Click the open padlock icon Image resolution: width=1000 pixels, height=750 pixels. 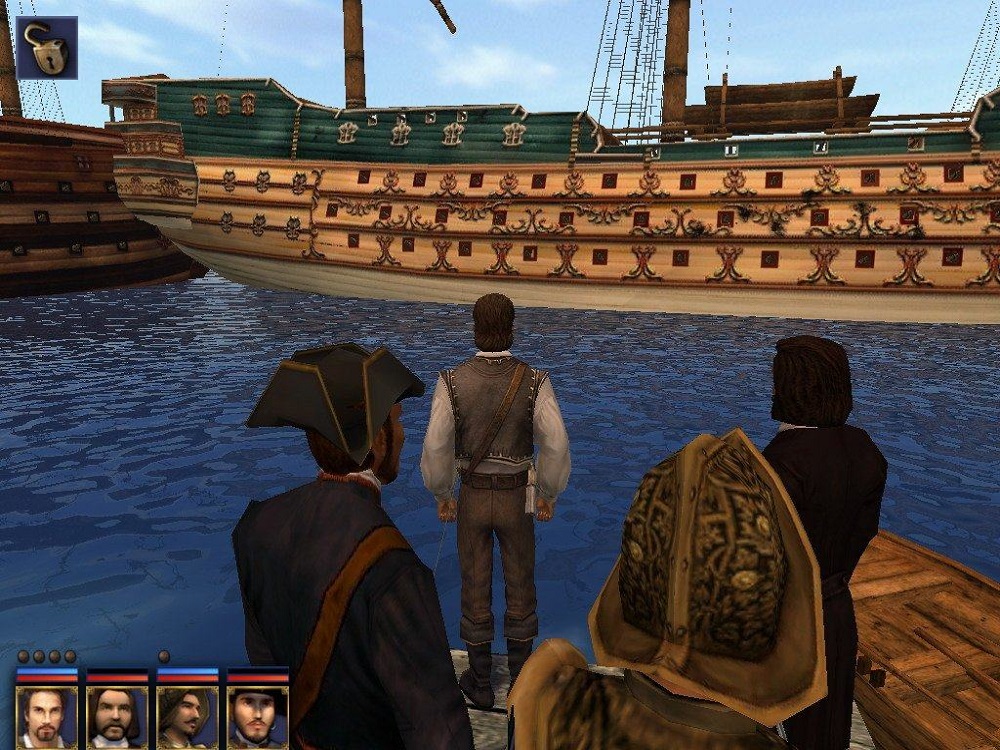click(x=46, y=47)
